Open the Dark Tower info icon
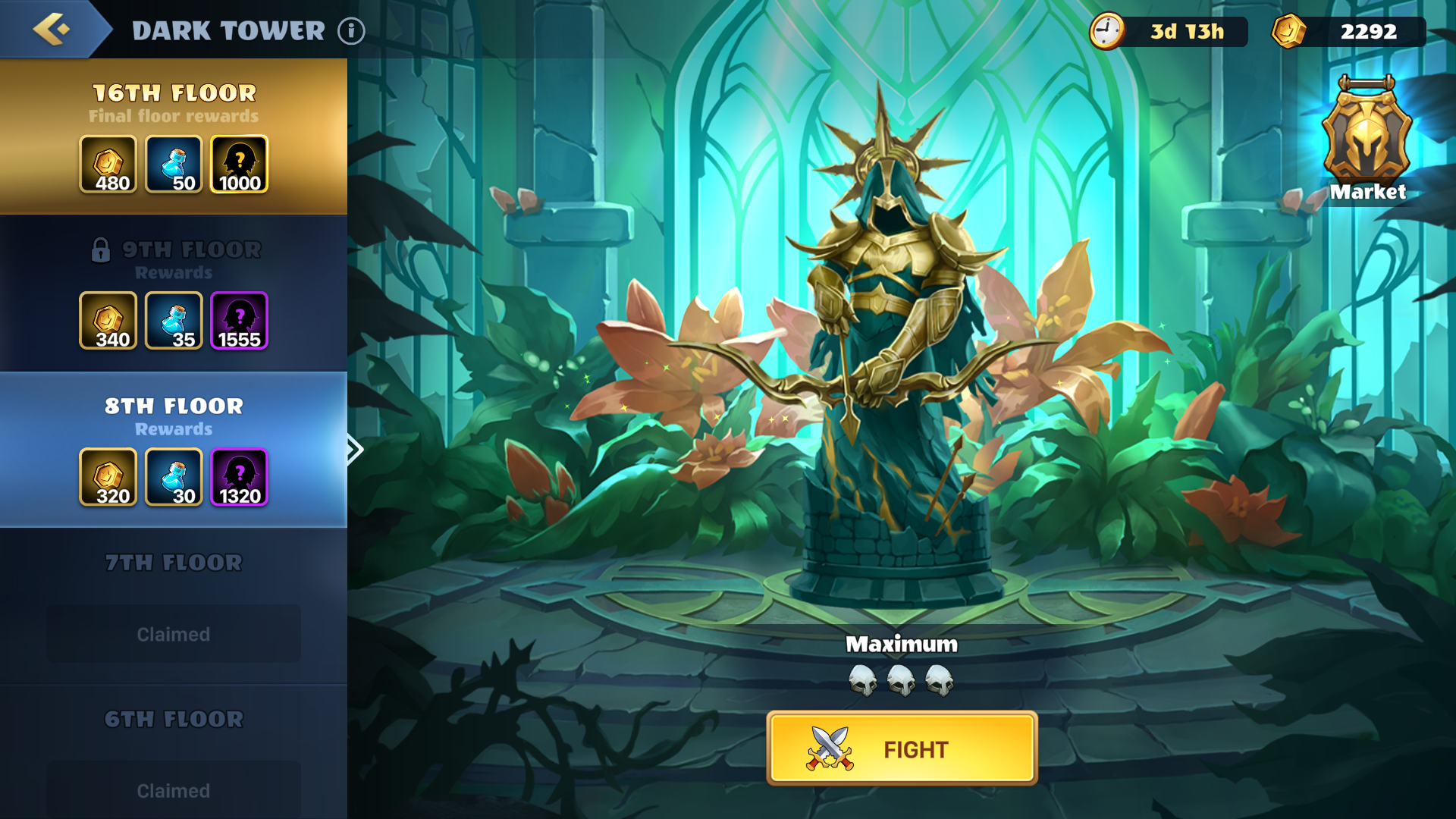 pos(350,32)
